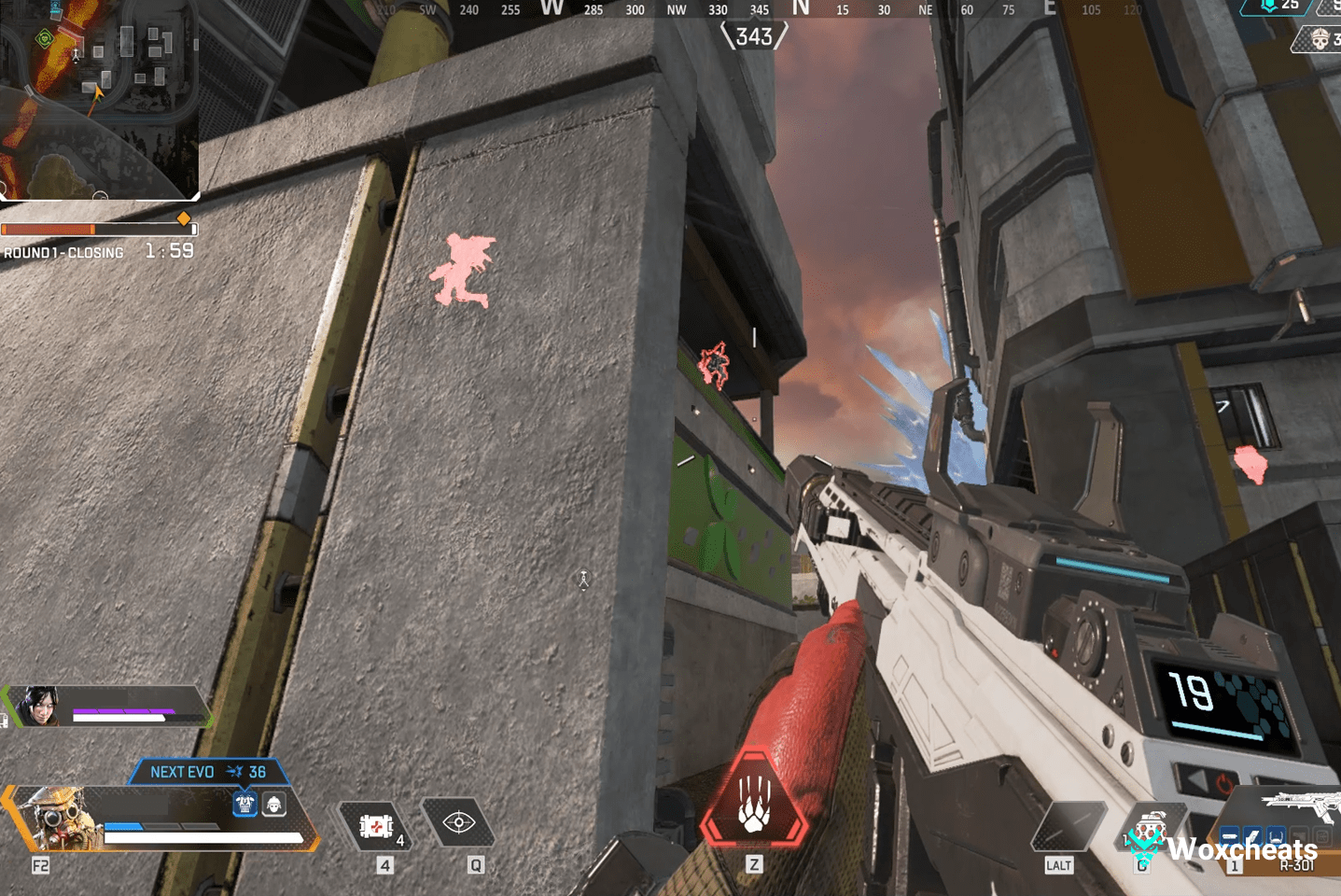Select the grenade ordnance slot
Screen dimensions: 1341x896
(x=1150, y=829)
